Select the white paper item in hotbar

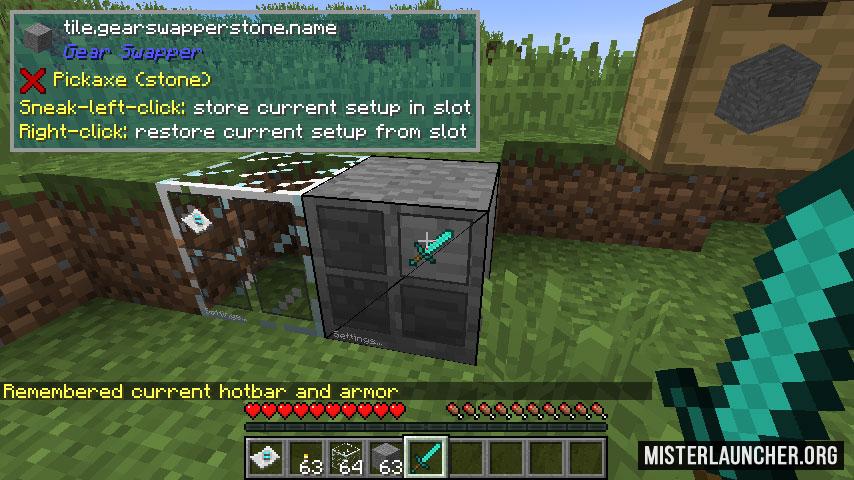(x=266, y=457)
